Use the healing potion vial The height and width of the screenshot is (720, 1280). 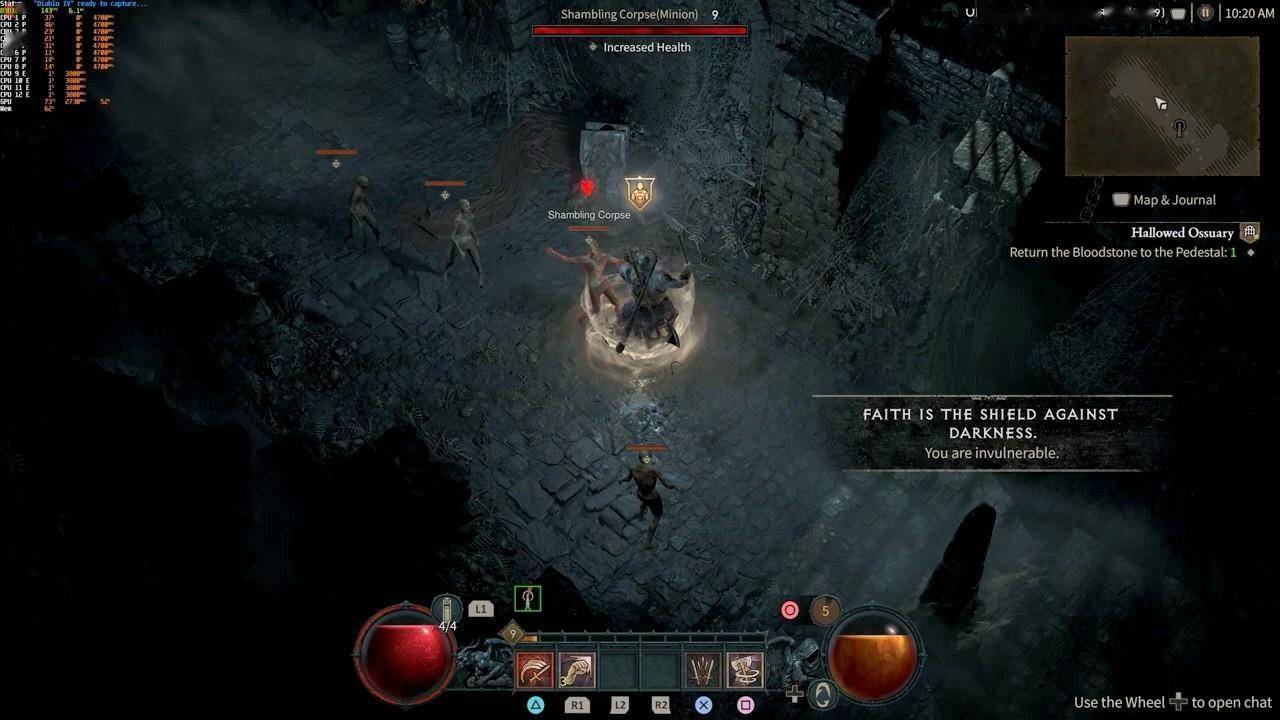tap(446, 609)
